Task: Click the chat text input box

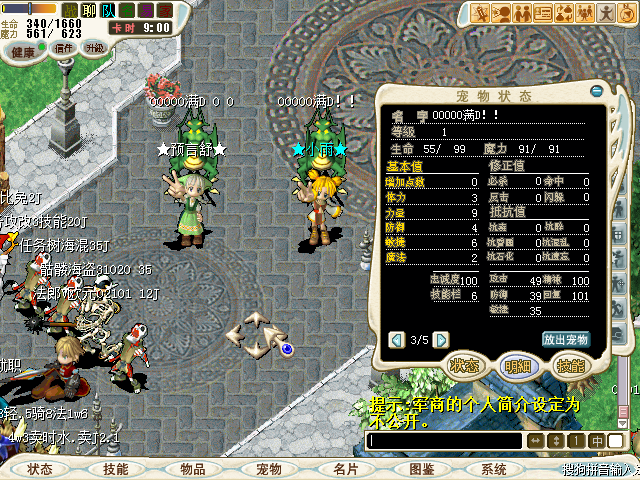Action: click(x=445, y=441)
